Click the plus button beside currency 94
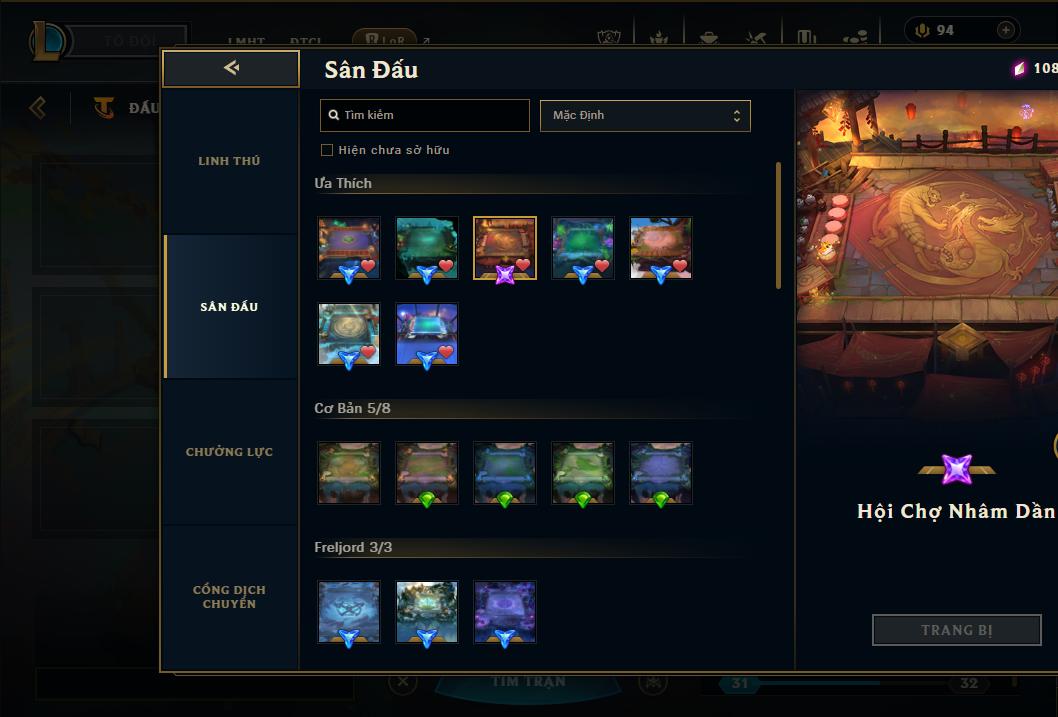 pos(1005,31)
